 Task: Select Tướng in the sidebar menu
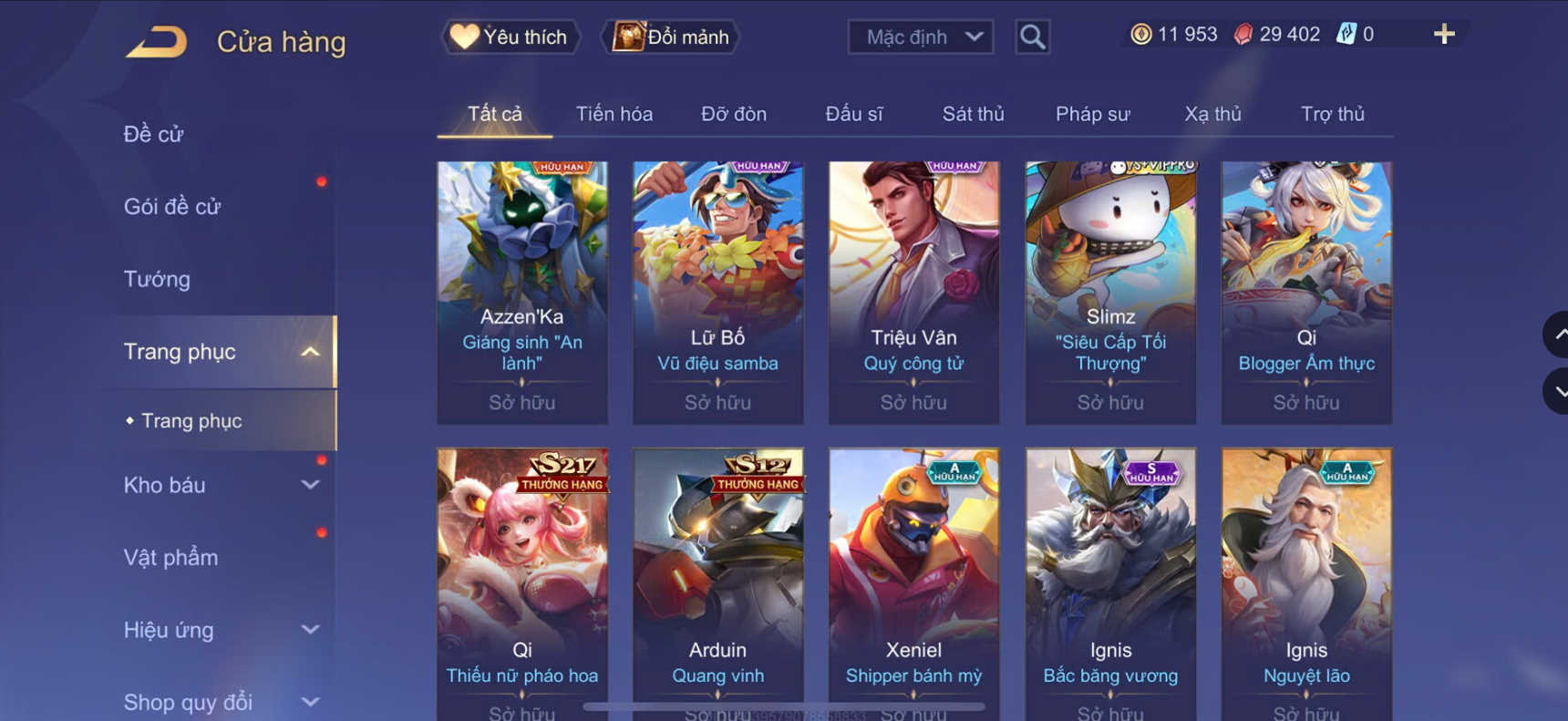pos(157,279)
